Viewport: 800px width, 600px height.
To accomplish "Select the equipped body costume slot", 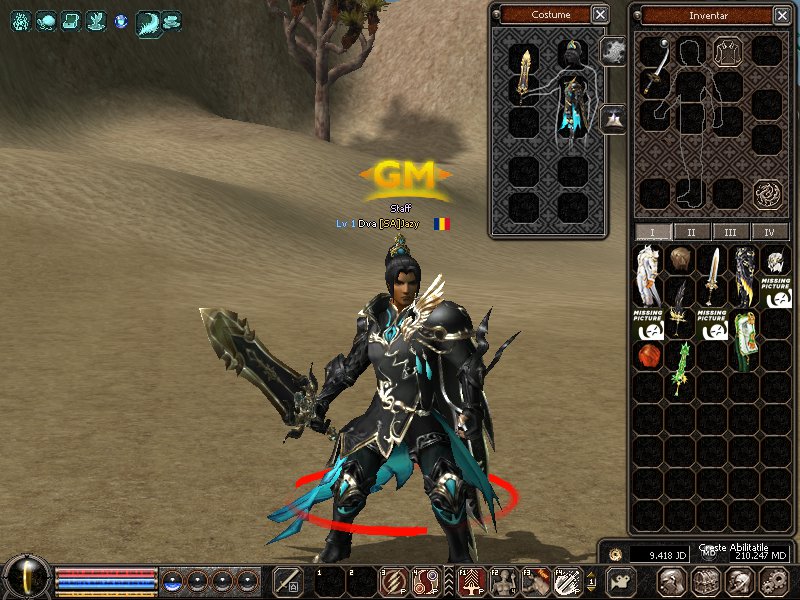I will tap(573, 110).
